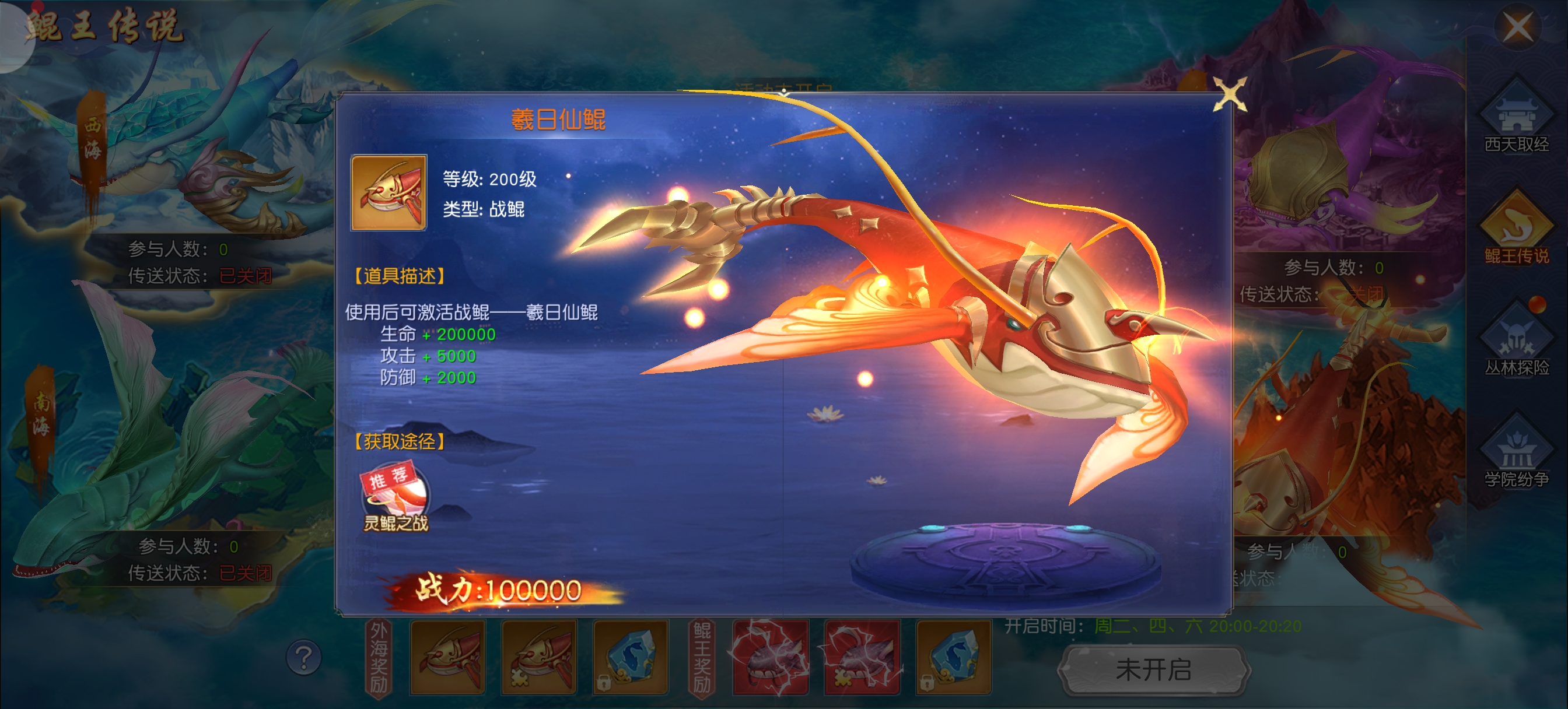Close the 鲲王传说 screen

(1517, 27)
